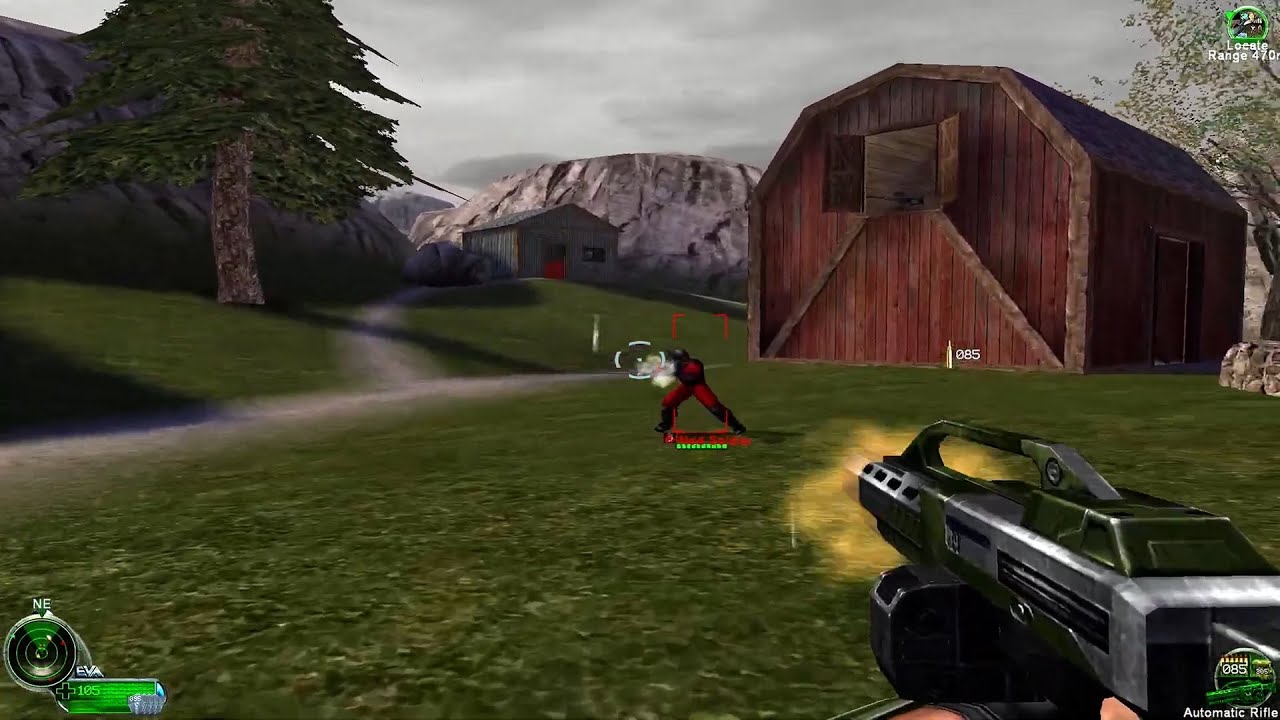1280x720 pixels.
Task: Click the NE compass heading marker
Action: tap(41, 604)
